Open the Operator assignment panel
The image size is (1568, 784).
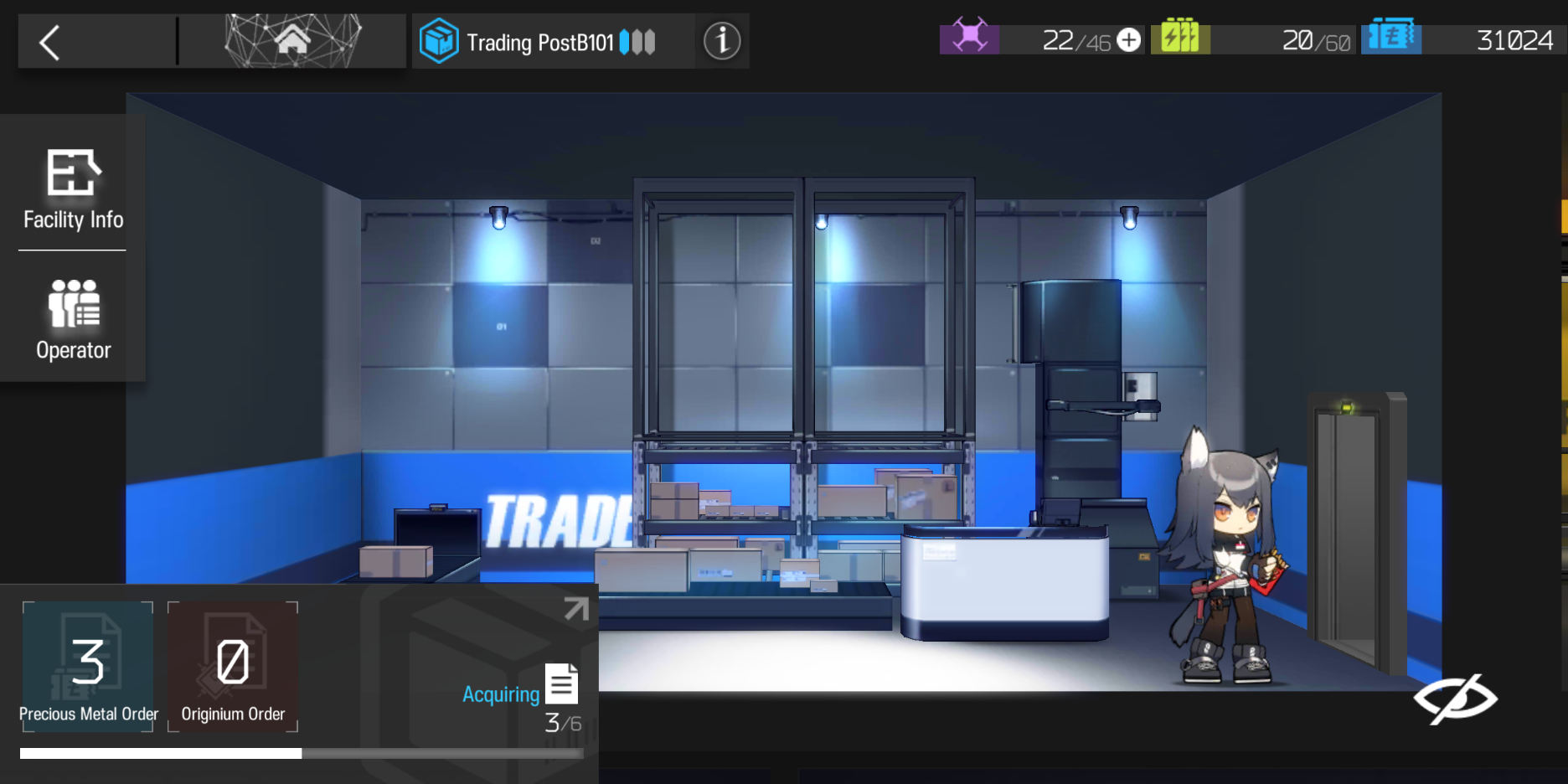coord(72,318)
